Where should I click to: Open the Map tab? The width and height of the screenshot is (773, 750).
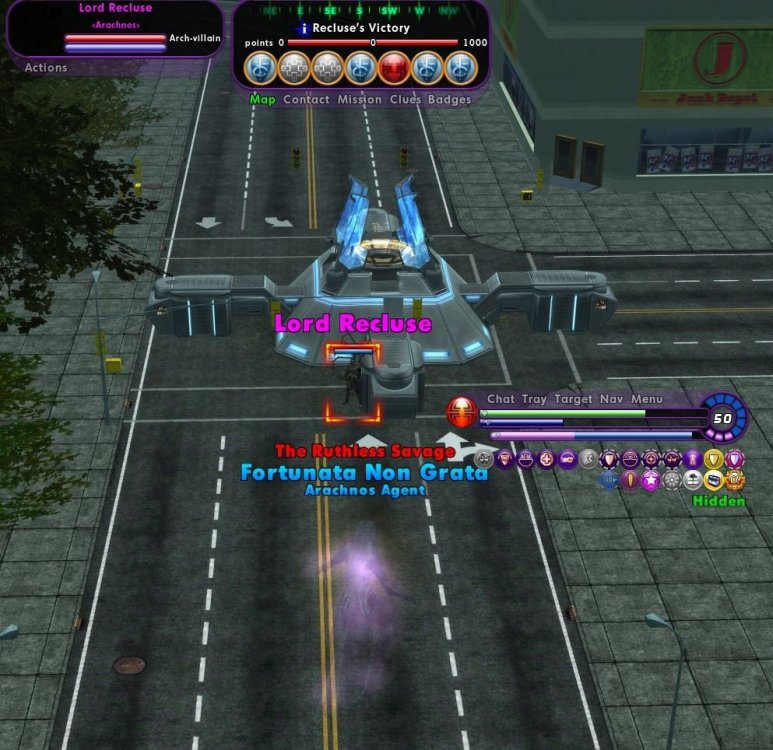pos(262,100)
